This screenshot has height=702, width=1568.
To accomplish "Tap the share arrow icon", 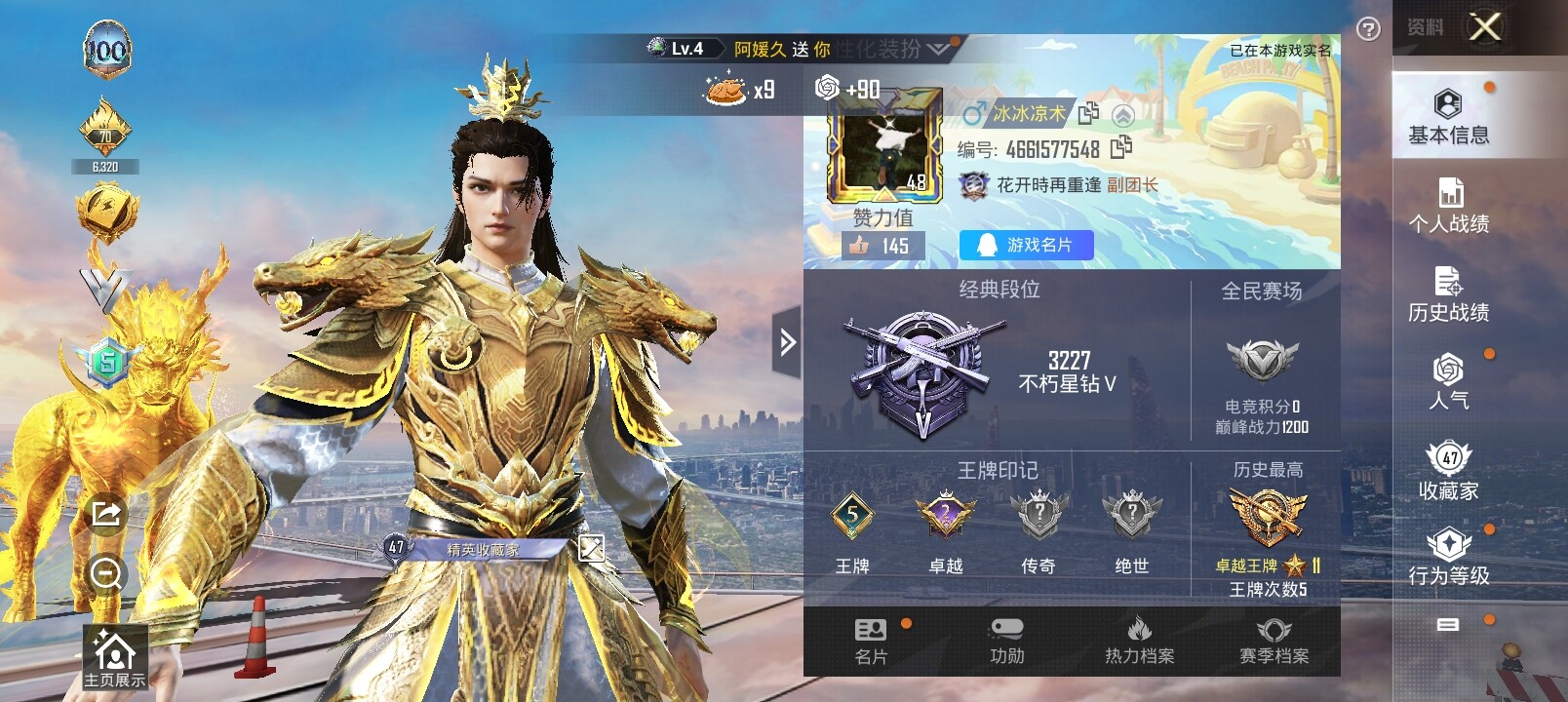I will [x=105, y=513].
